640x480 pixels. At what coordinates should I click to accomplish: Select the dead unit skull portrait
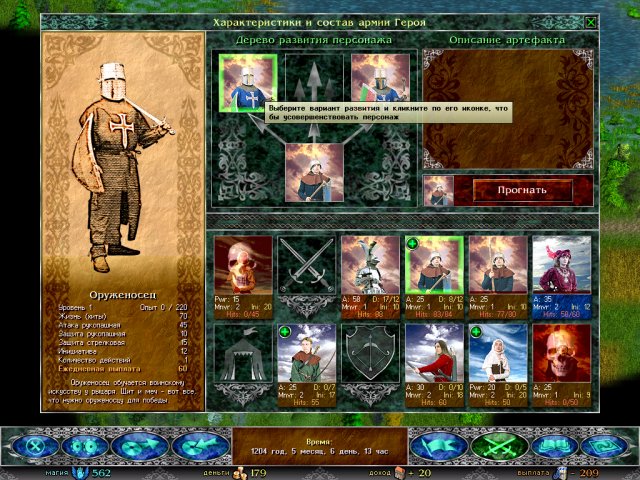[x=243, y=264]
